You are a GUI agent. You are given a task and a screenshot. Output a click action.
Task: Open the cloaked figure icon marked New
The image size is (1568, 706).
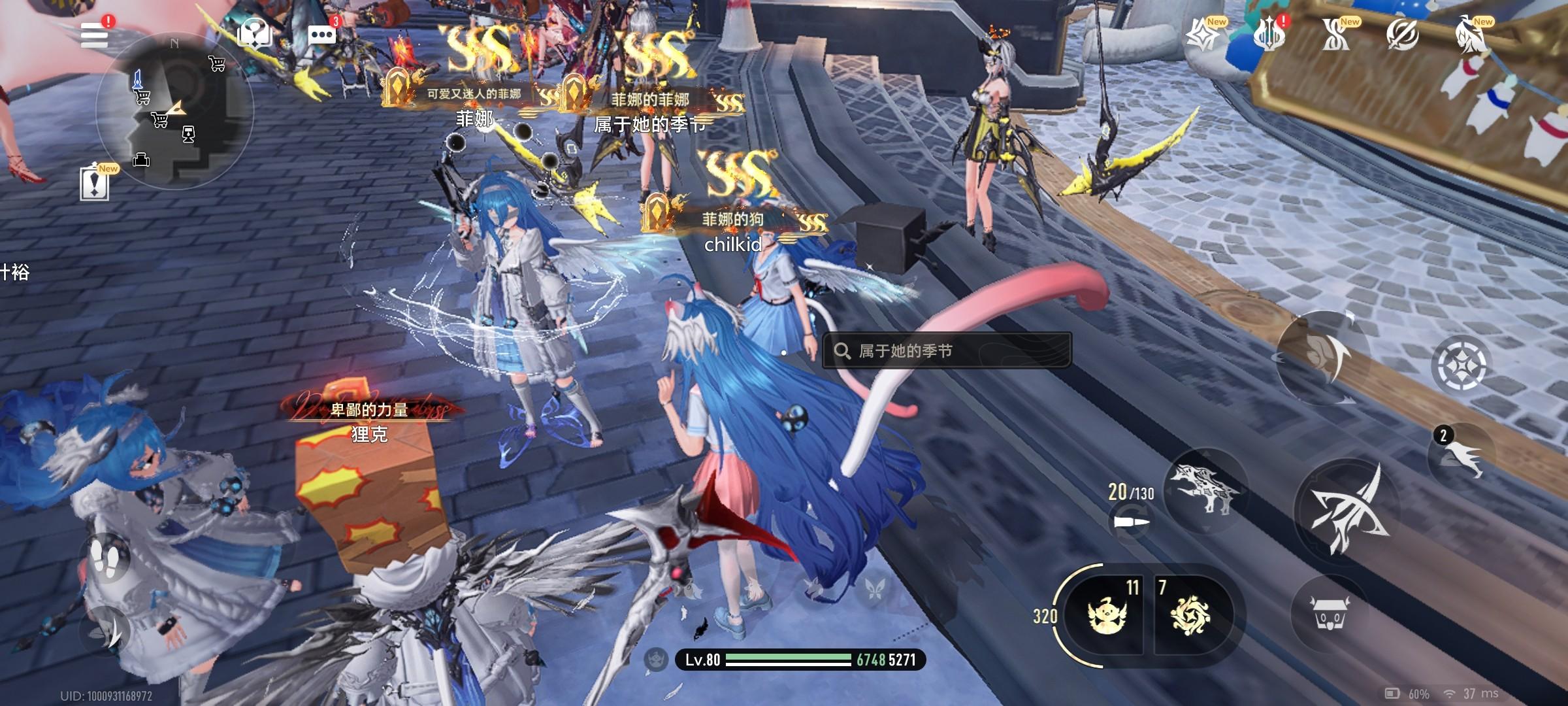(x=1471, y=35)
